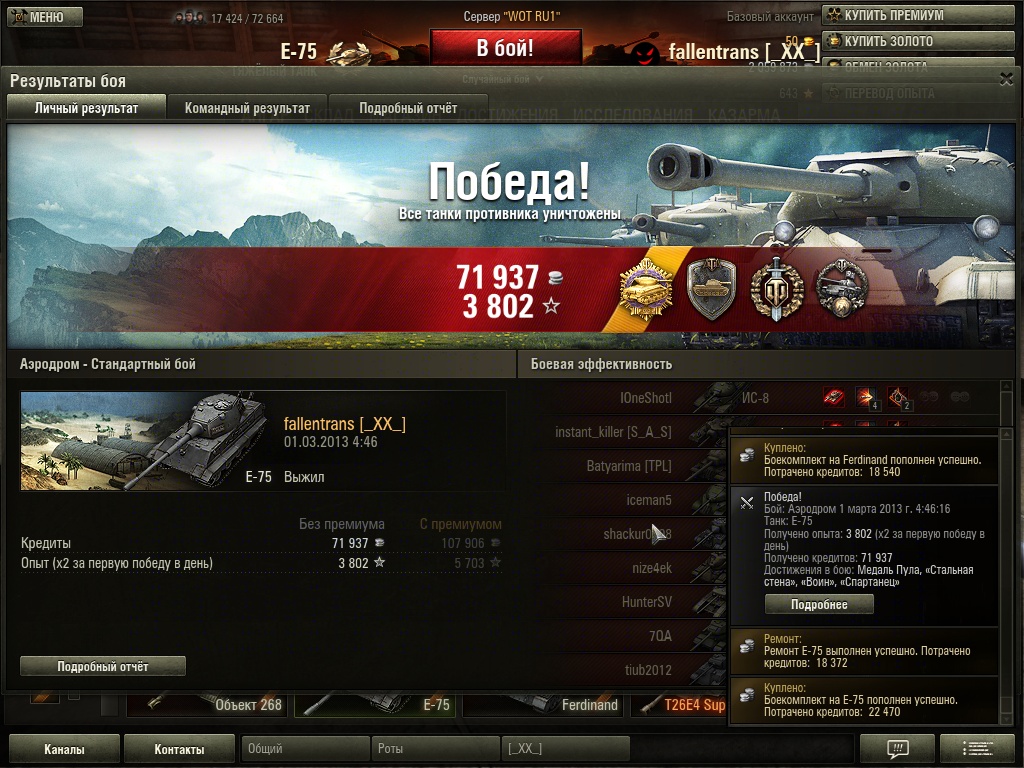Switch to Командный результат tab
This screenshot has height=768, width=1024.
247,108
